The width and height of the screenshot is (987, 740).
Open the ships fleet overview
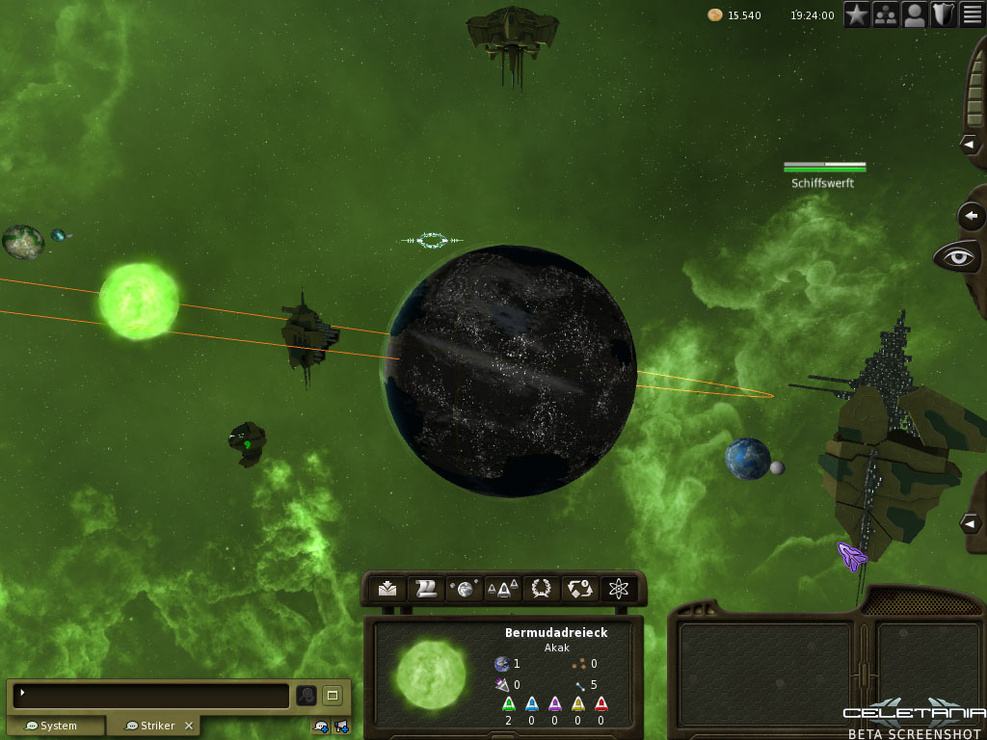point(502,589)
